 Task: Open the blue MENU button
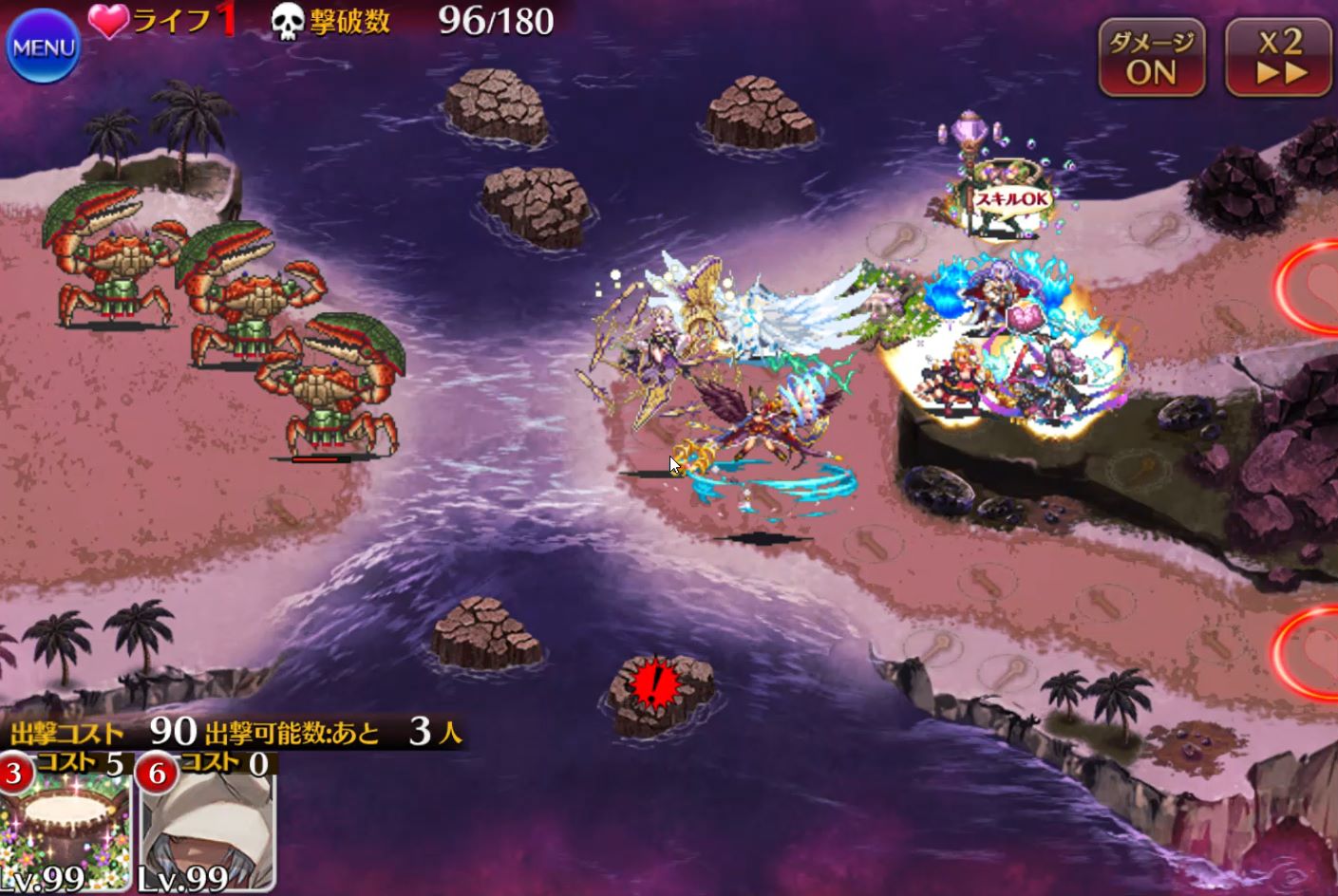point(43,47)
